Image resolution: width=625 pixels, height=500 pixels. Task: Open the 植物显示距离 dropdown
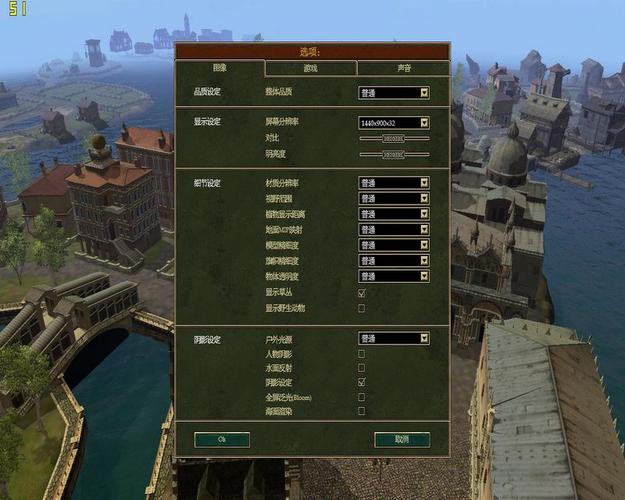[x=394, y=214]
